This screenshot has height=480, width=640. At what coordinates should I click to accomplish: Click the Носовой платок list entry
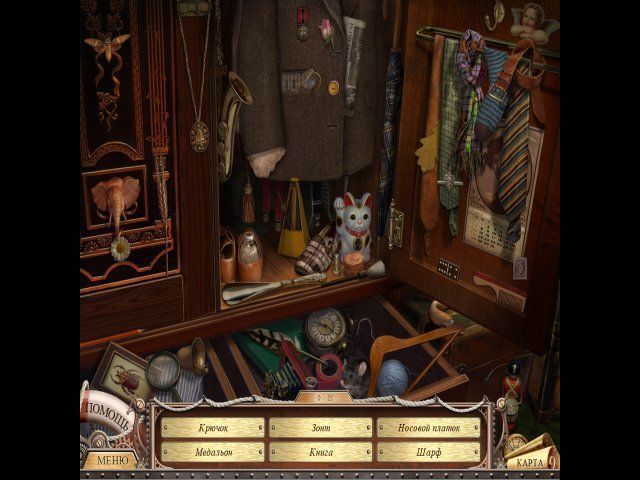tap(428, 428)
